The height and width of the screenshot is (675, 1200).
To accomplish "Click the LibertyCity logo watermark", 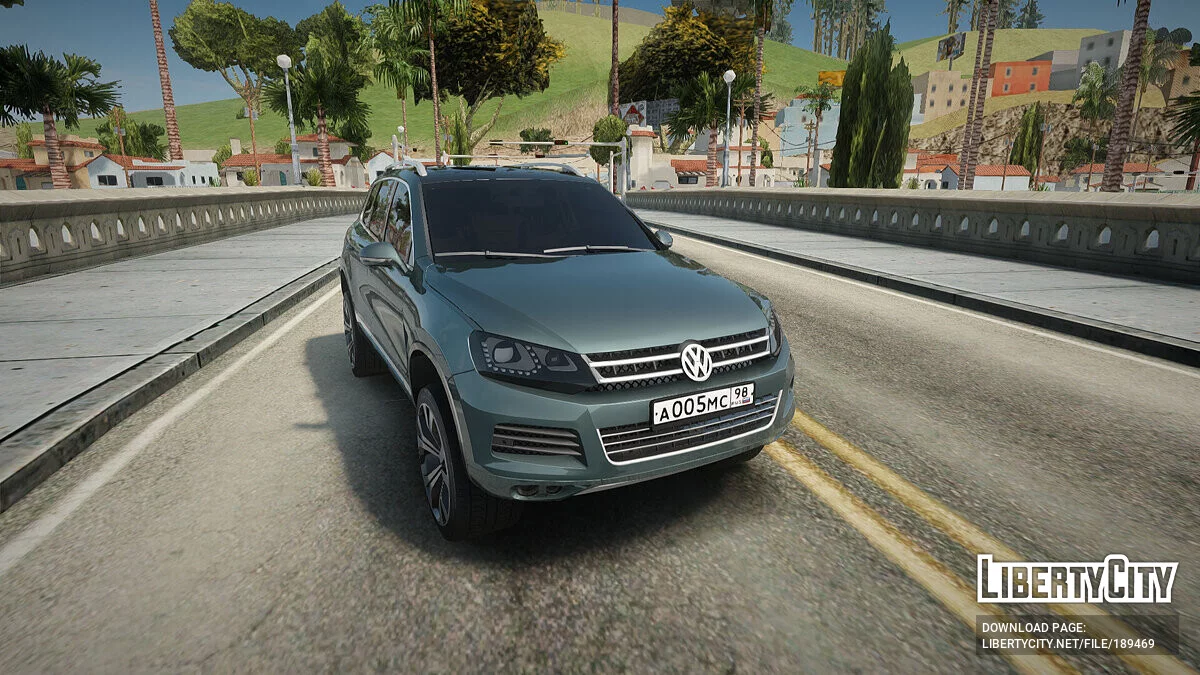I will pyautogui.click(x=1077, y=581).
